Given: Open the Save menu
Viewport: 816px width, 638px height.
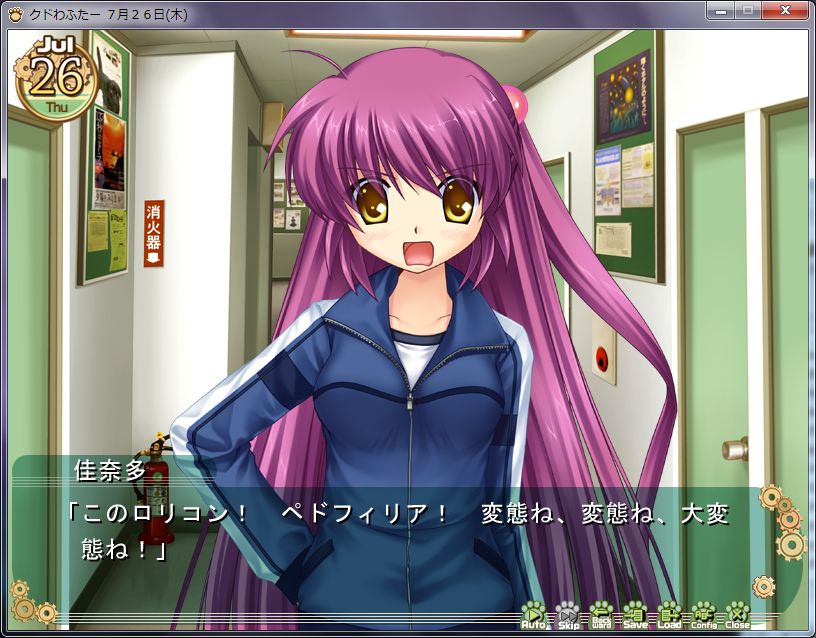Looking at the screenshot, I should point(635,614).
